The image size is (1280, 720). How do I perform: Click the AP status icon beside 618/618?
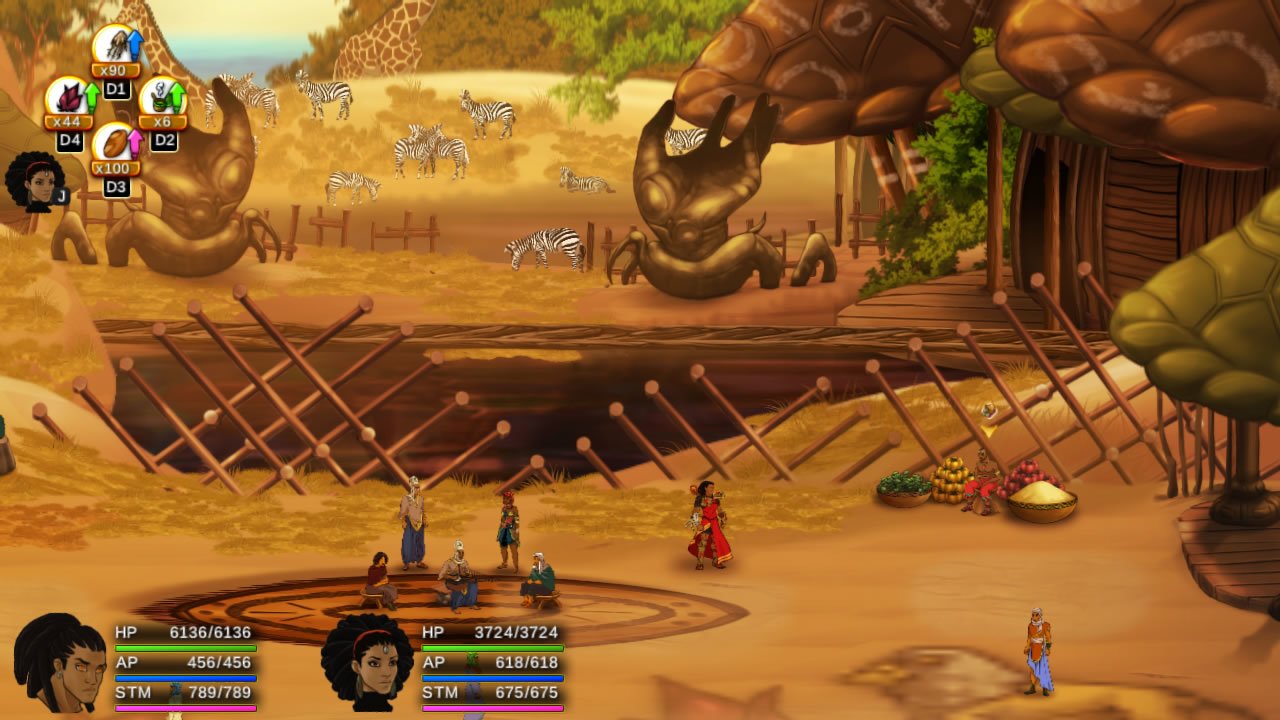(x=471, y=661)
